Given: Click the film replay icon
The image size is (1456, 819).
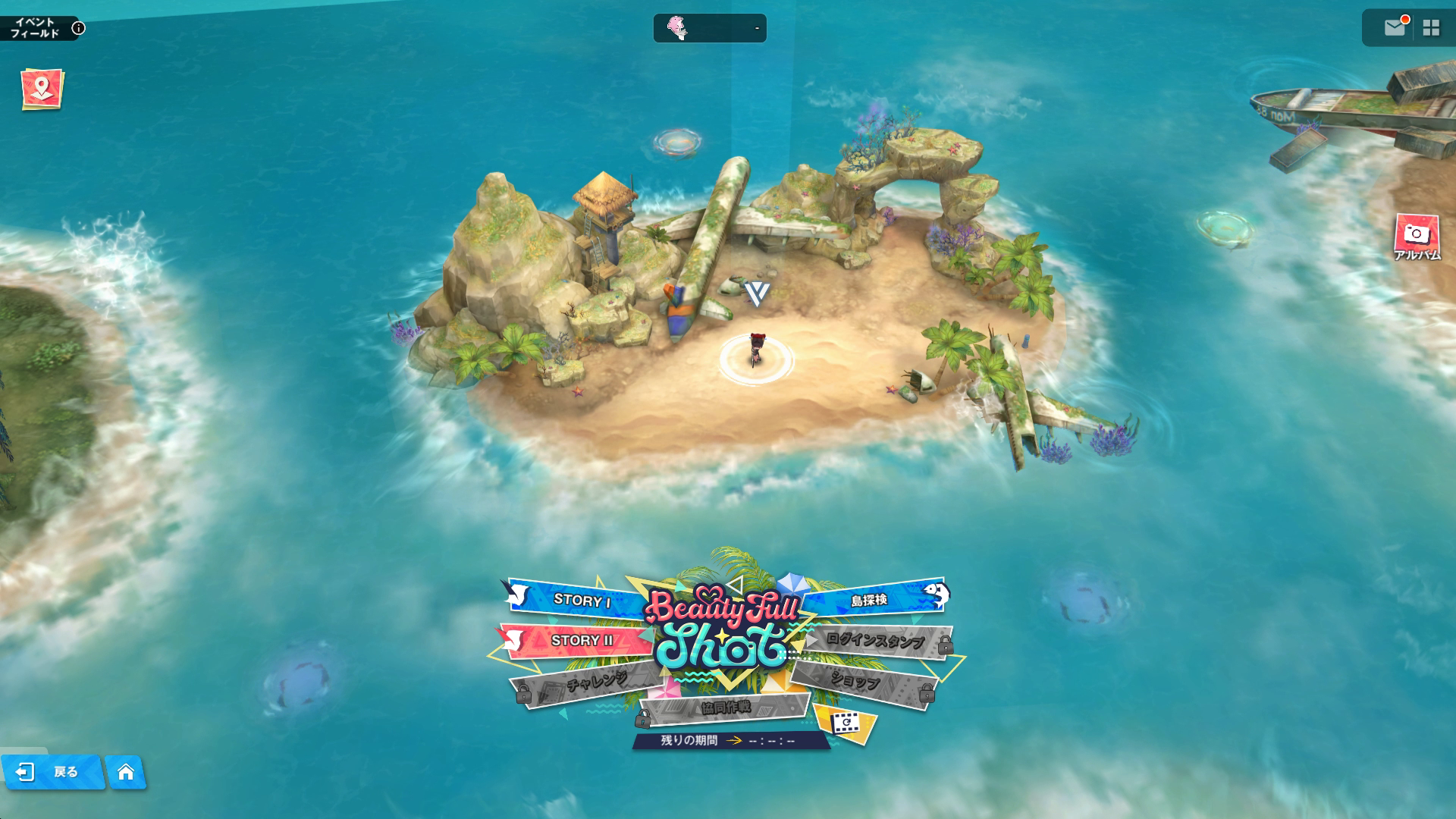Looking at the screenshot, I should (x=844, y=723).
